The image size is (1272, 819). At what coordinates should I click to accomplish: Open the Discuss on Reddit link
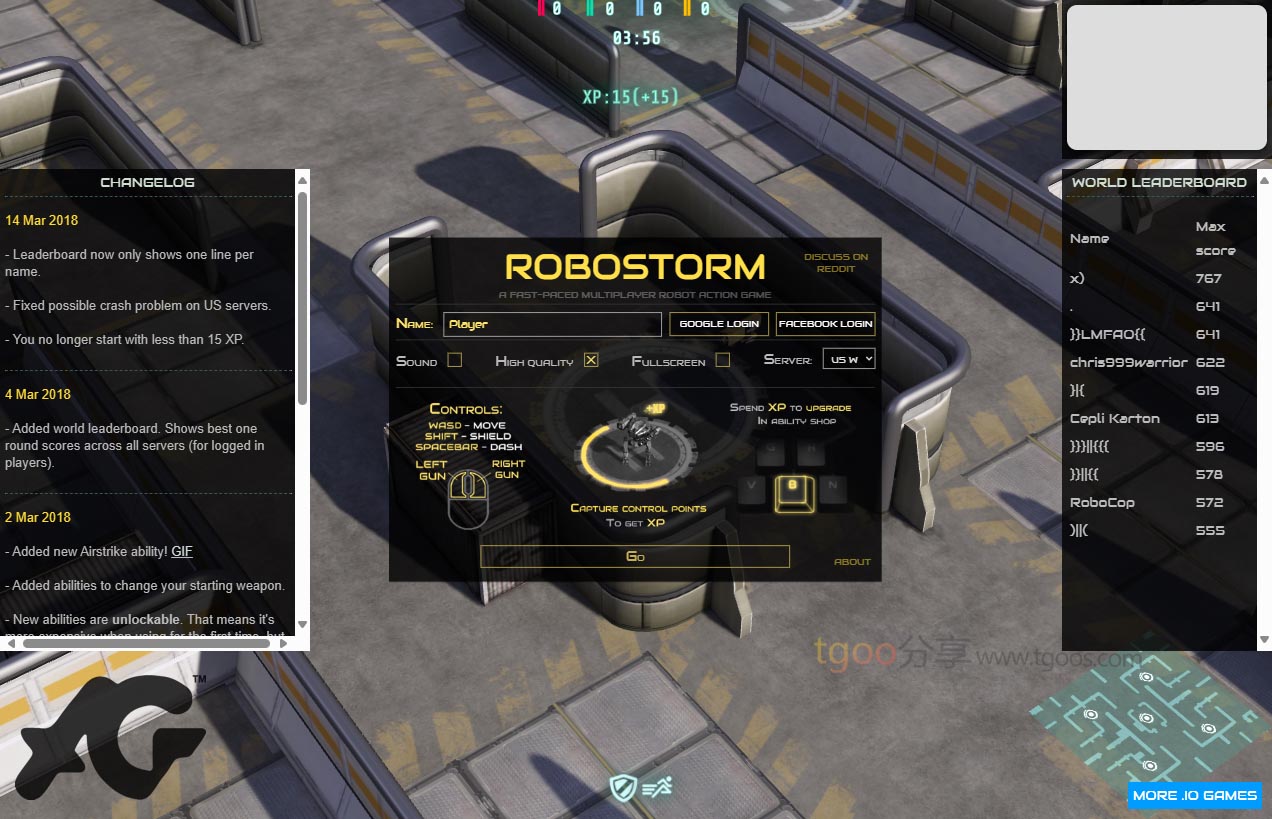click(836, 262)
